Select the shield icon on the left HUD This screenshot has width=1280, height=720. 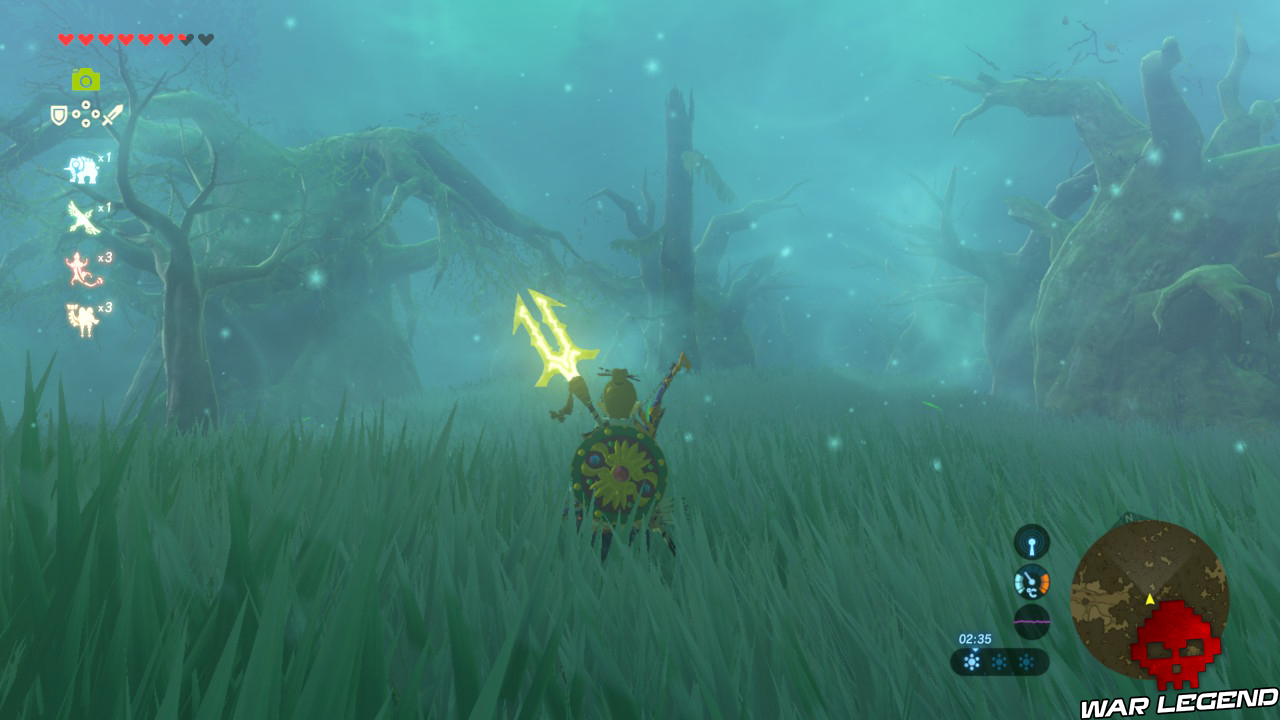(x=57, y=114)
